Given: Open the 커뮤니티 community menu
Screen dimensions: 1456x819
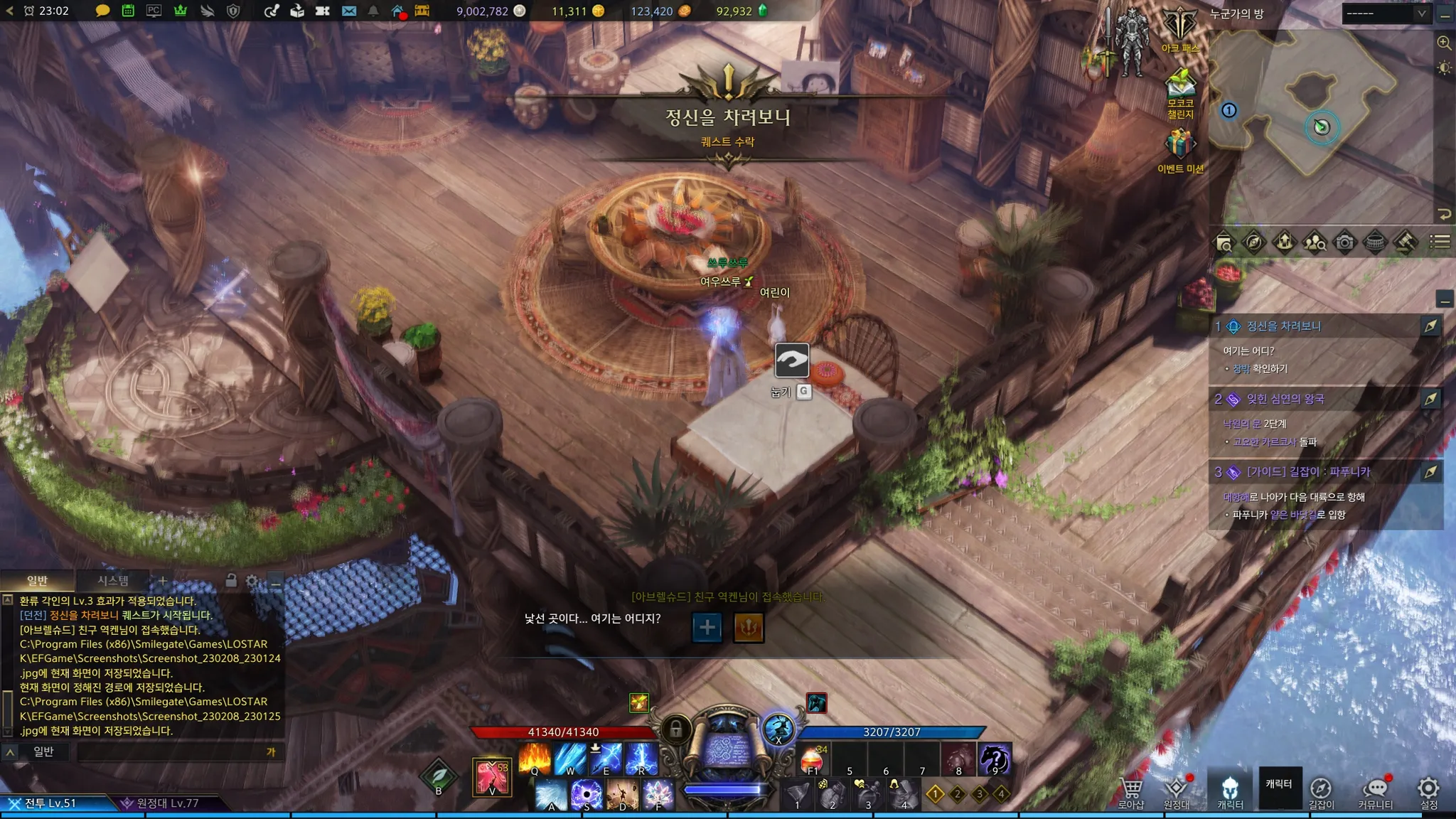Looking at the screenshot, I should [x=1376, y=792].
